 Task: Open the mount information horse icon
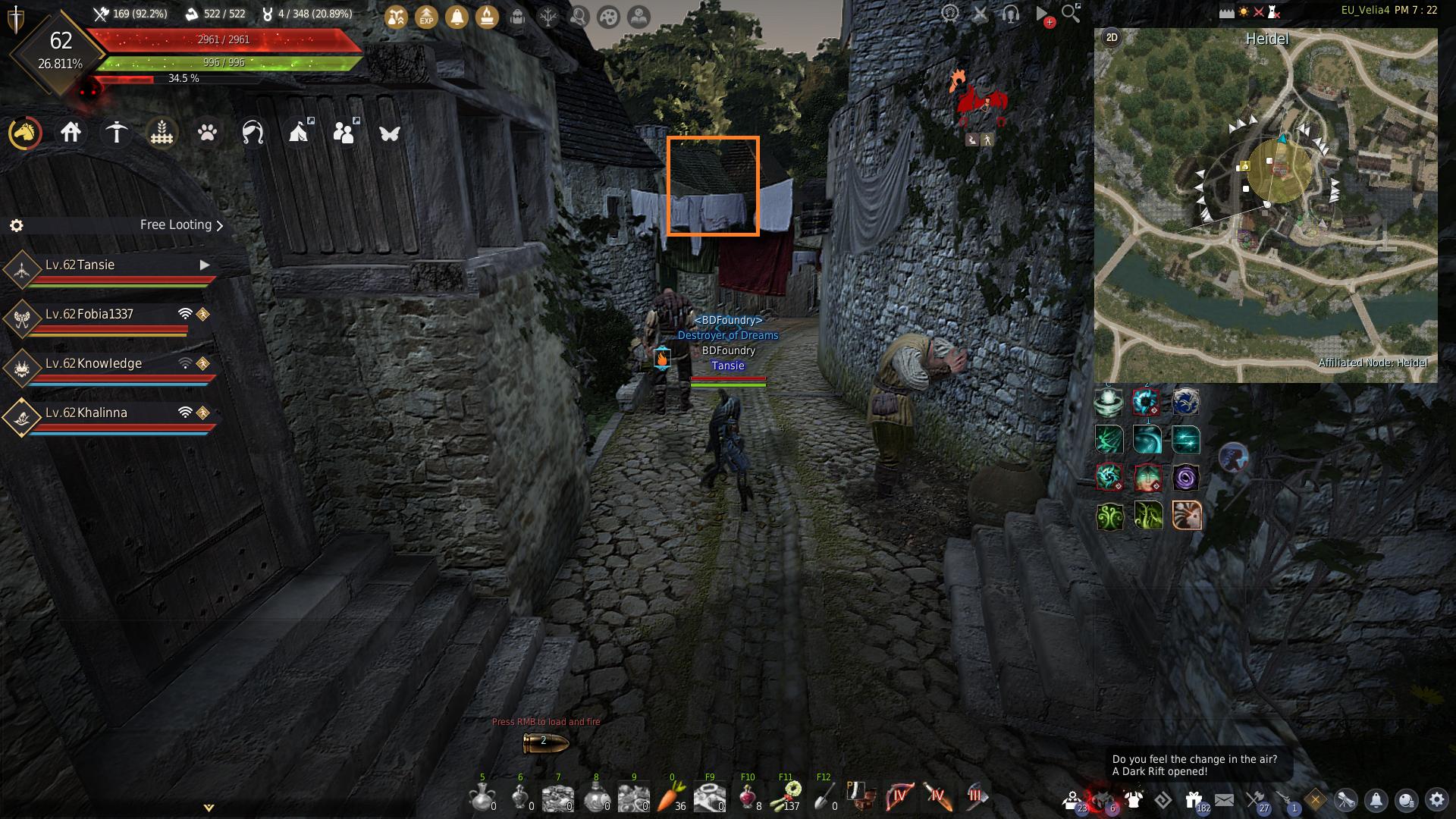(x=25, y=133)
